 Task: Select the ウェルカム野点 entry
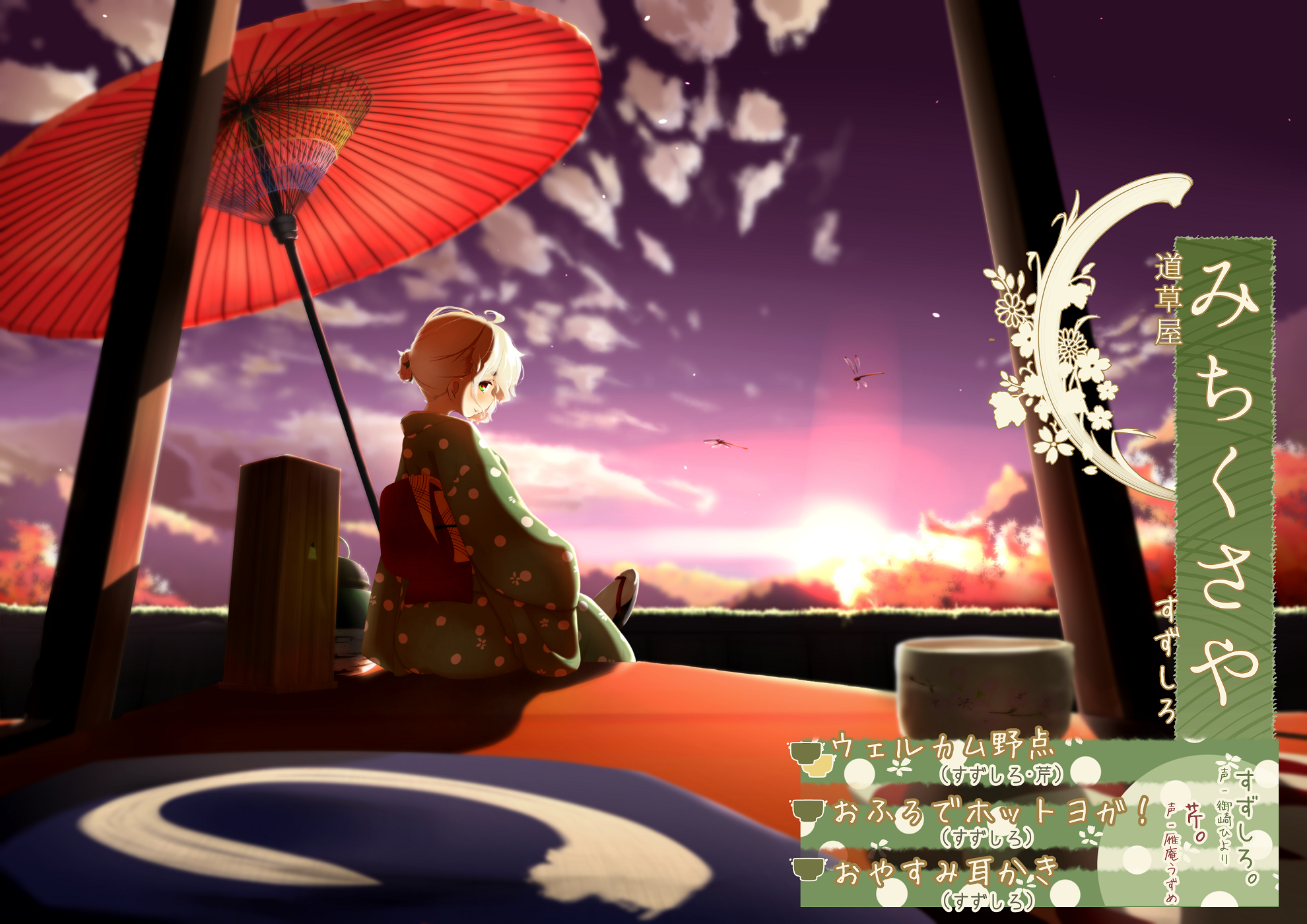(x=944, y=749)
